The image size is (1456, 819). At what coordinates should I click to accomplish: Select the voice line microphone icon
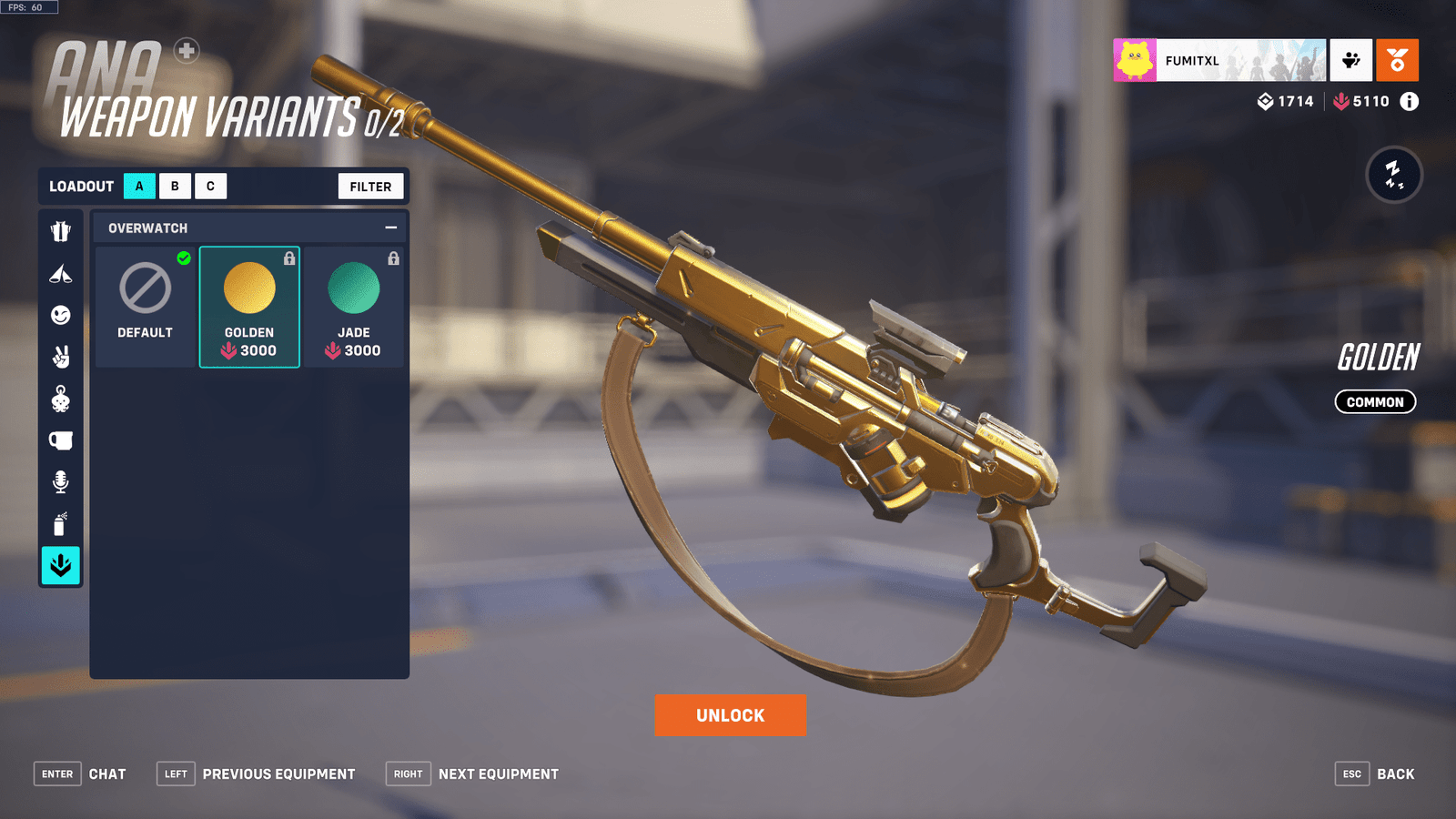click(x=60, y=482)
